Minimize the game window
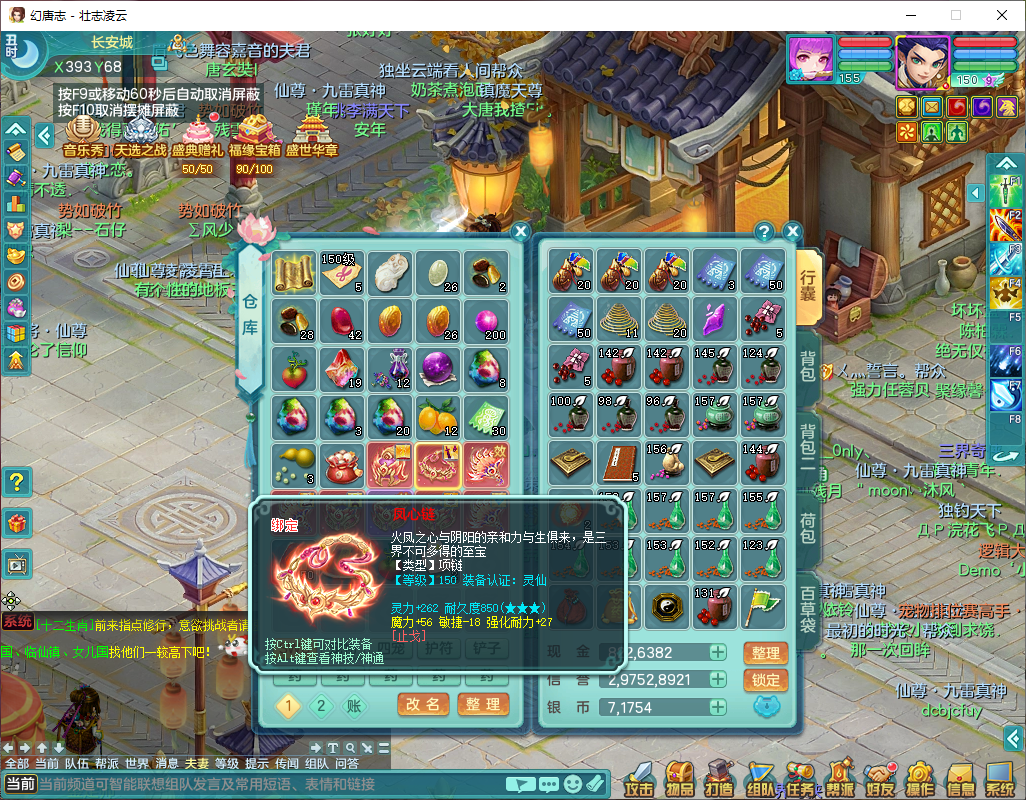The image size is (1026, 800). click(909, 15)
